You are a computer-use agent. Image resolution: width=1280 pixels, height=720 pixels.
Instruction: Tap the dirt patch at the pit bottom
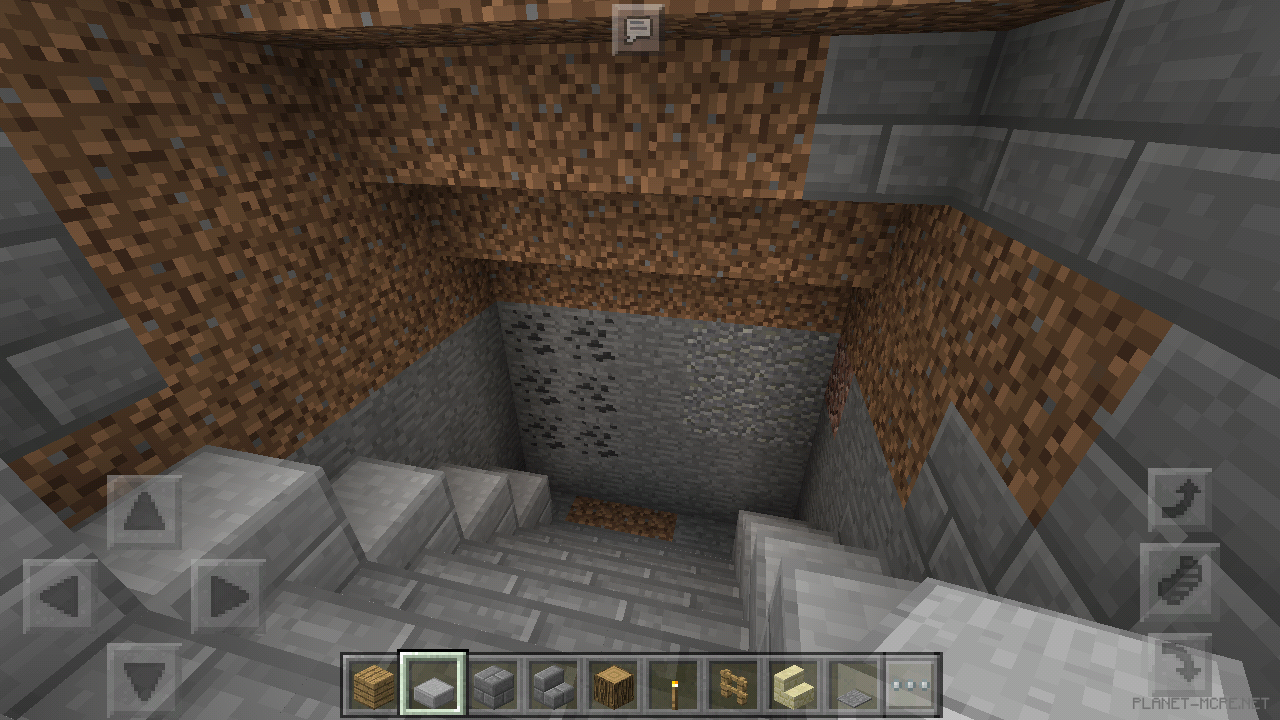pyautogui.click(x=623, y=517)
